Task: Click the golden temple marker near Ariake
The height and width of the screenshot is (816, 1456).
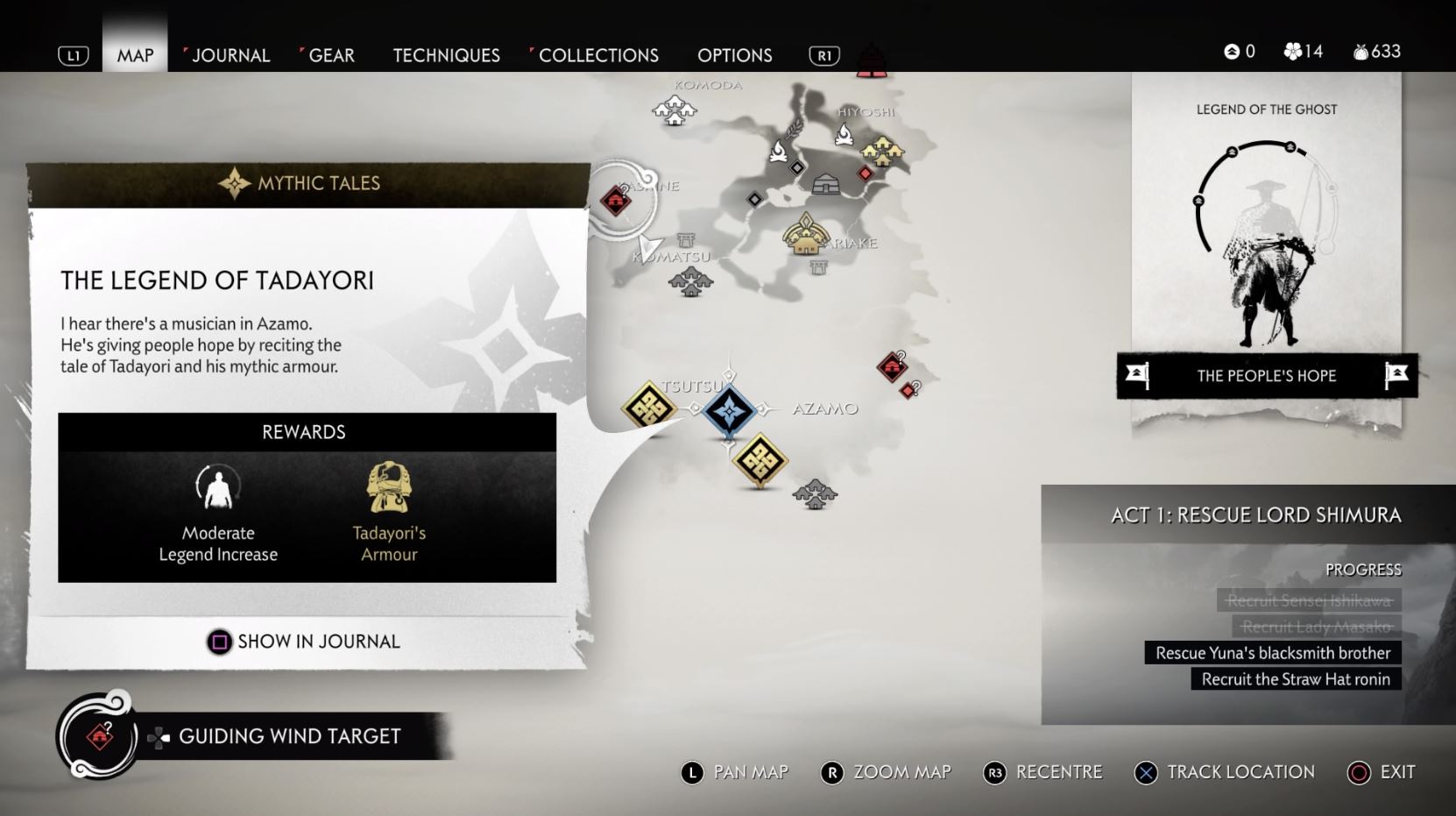Action: click(806, 235)
